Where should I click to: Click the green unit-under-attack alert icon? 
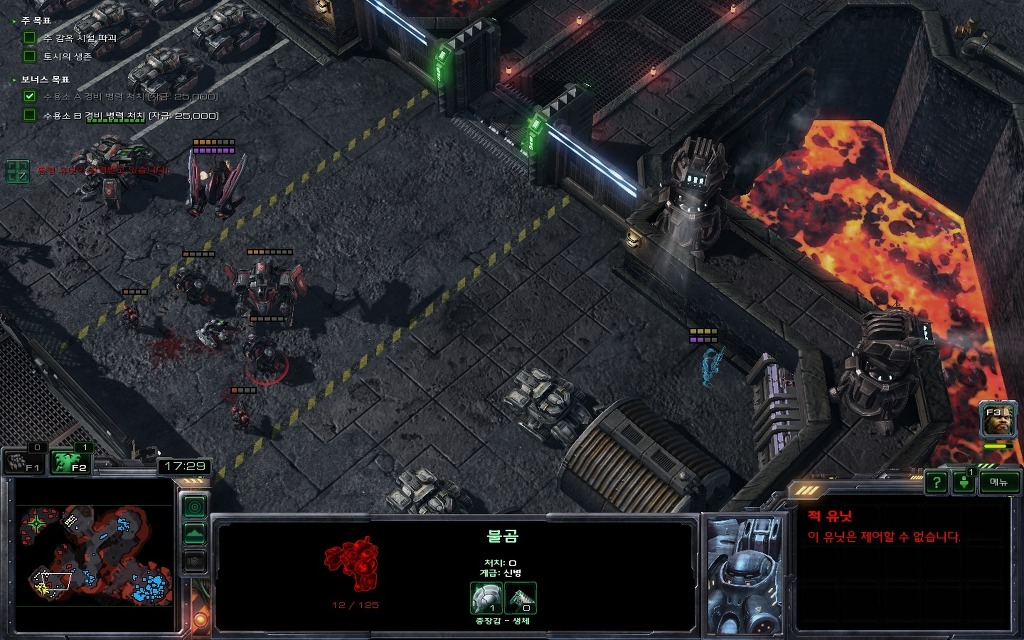coord(17,171)
